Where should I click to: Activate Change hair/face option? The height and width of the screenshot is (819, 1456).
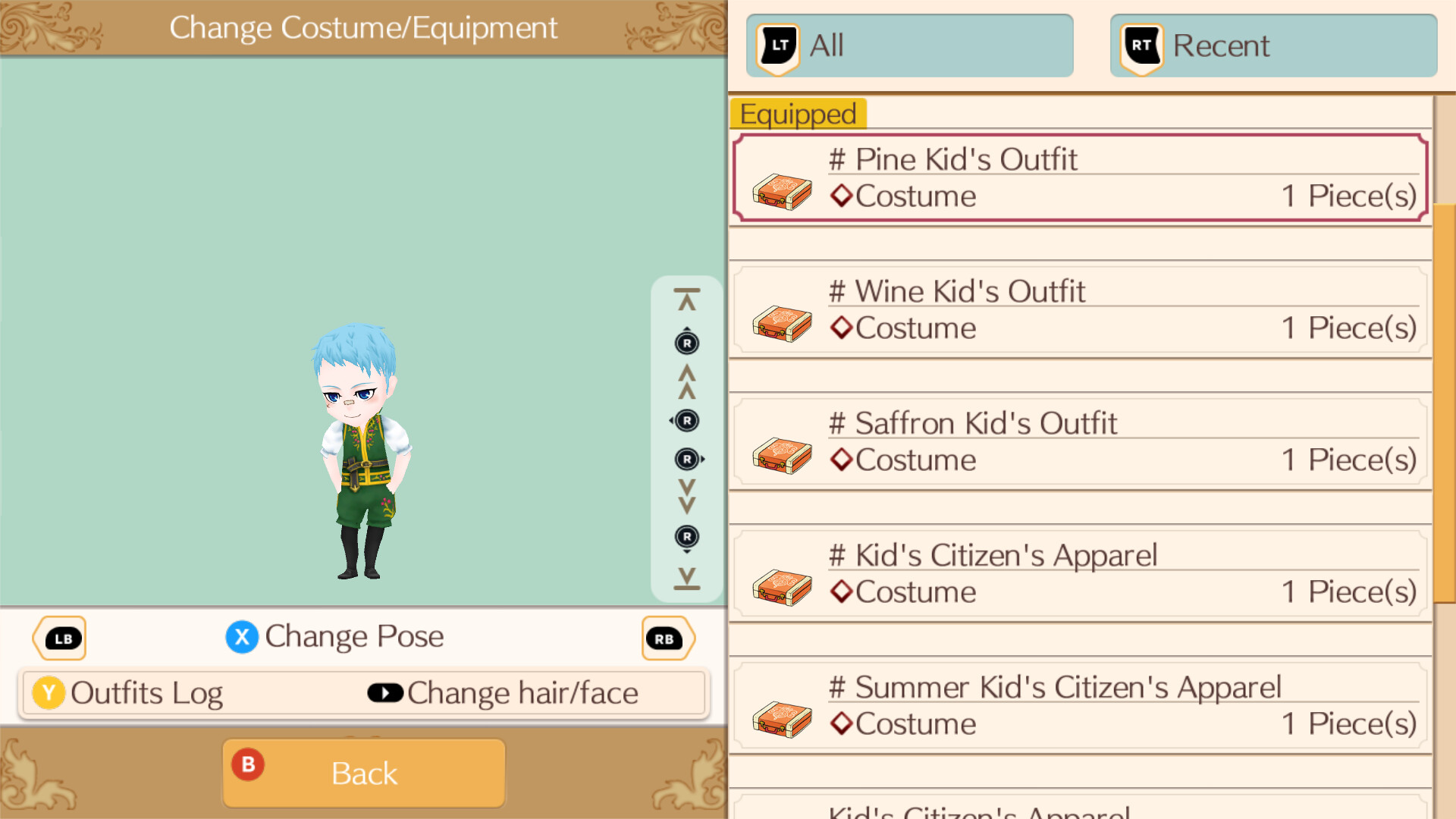(522, 692)
